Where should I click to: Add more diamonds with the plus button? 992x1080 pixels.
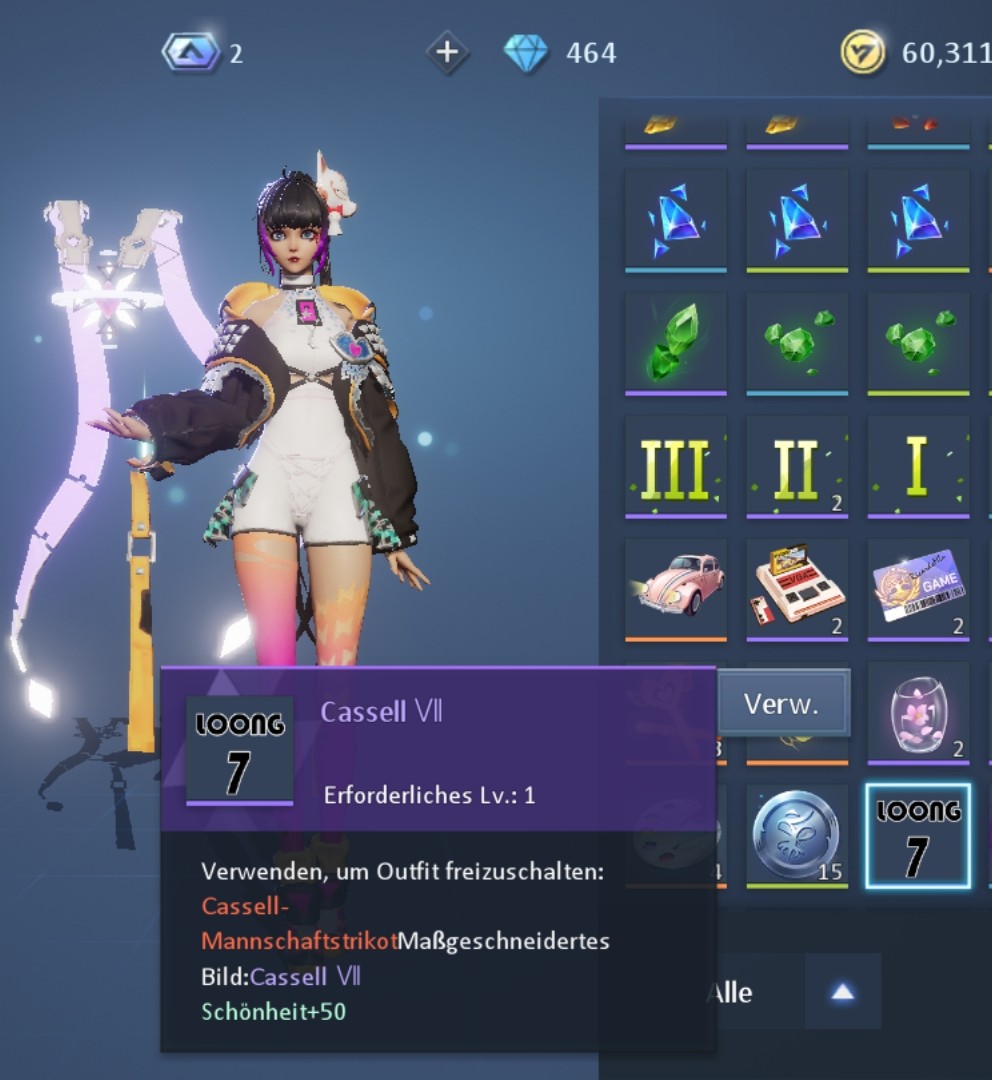[447, 52]
